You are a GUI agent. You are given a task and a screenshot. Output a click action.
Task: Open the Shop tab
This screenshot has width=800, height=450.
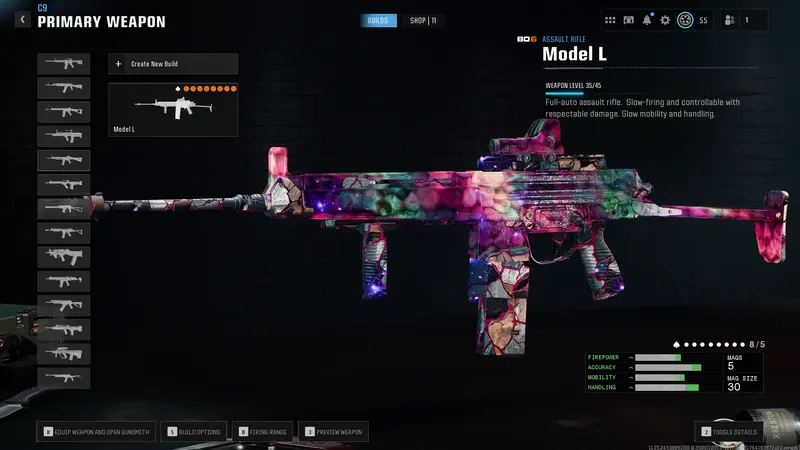point(424,20)
